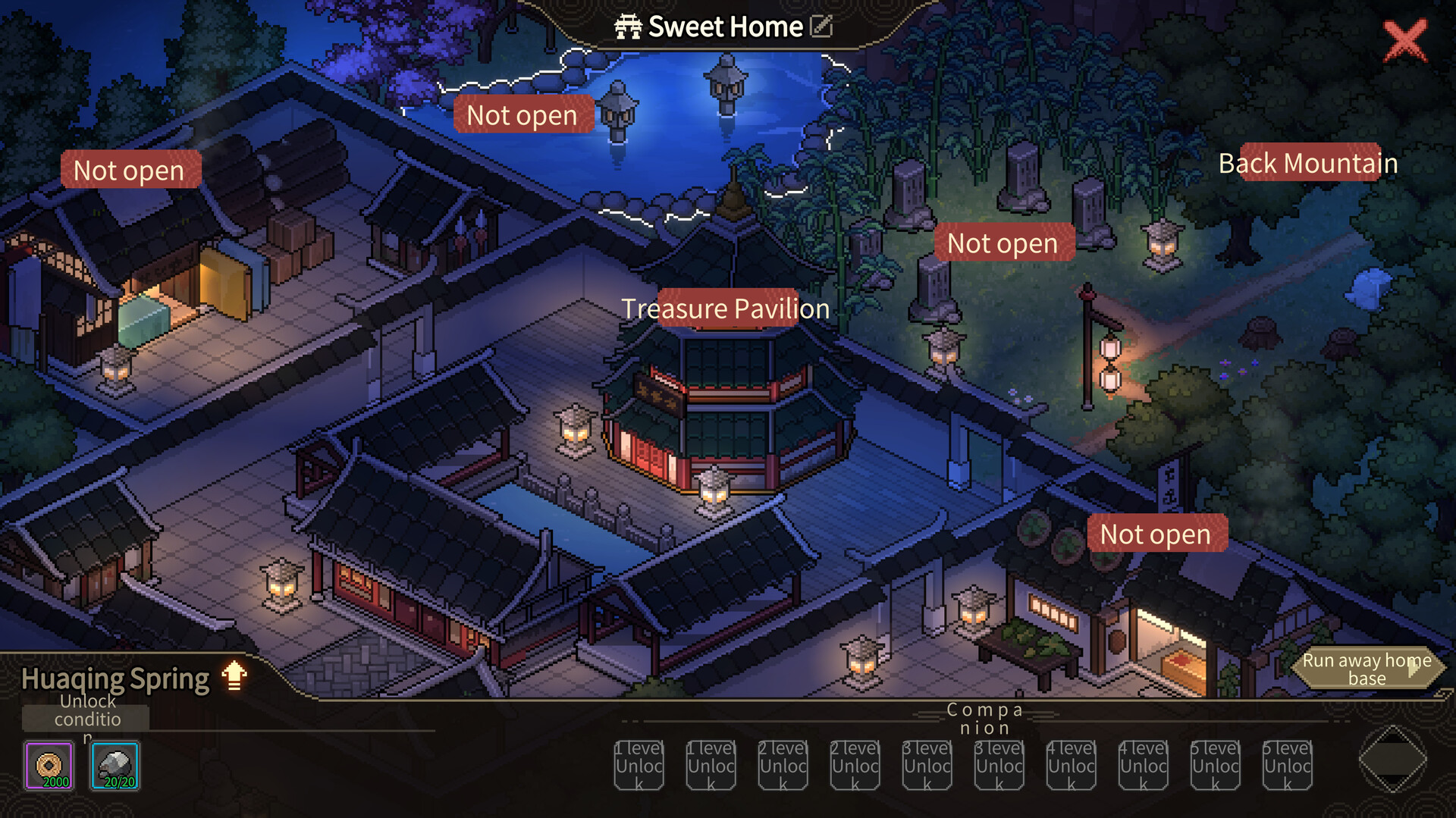
Task: Click the stone resource icon showing 20/20
Action: (x=114, y=763)
